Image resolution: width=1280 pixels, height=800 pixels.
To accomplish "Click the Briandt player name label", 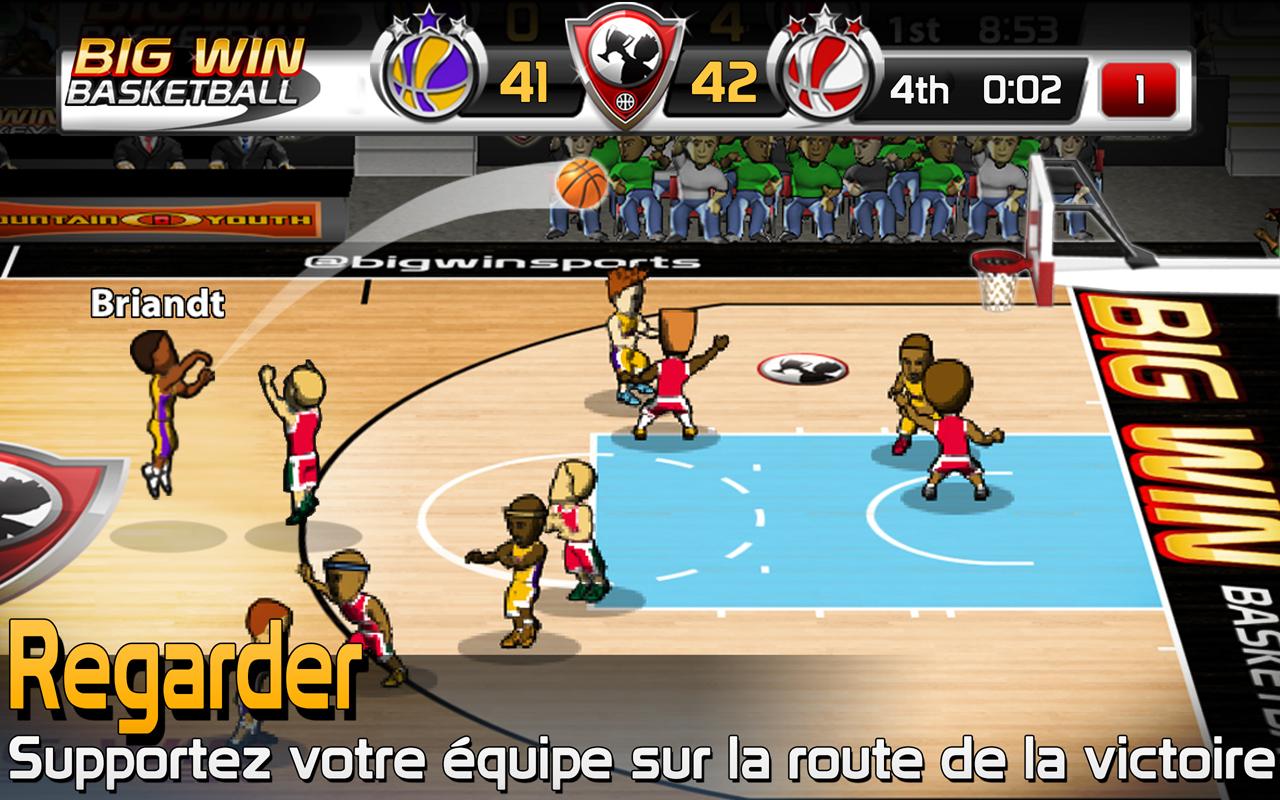I will pos(158,303).
